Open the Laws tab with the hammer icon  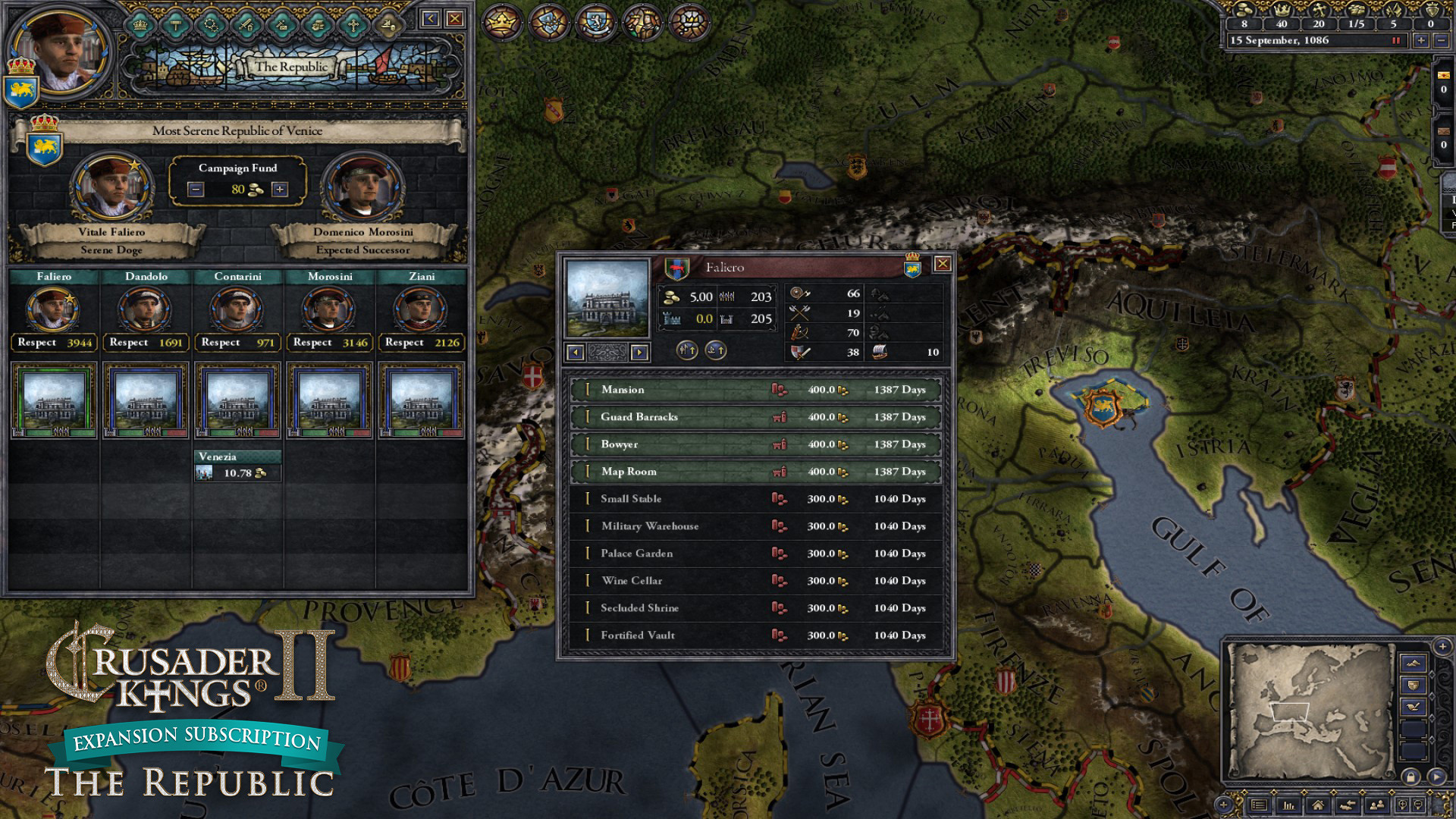pyautogui.click(x=174, y=25)
